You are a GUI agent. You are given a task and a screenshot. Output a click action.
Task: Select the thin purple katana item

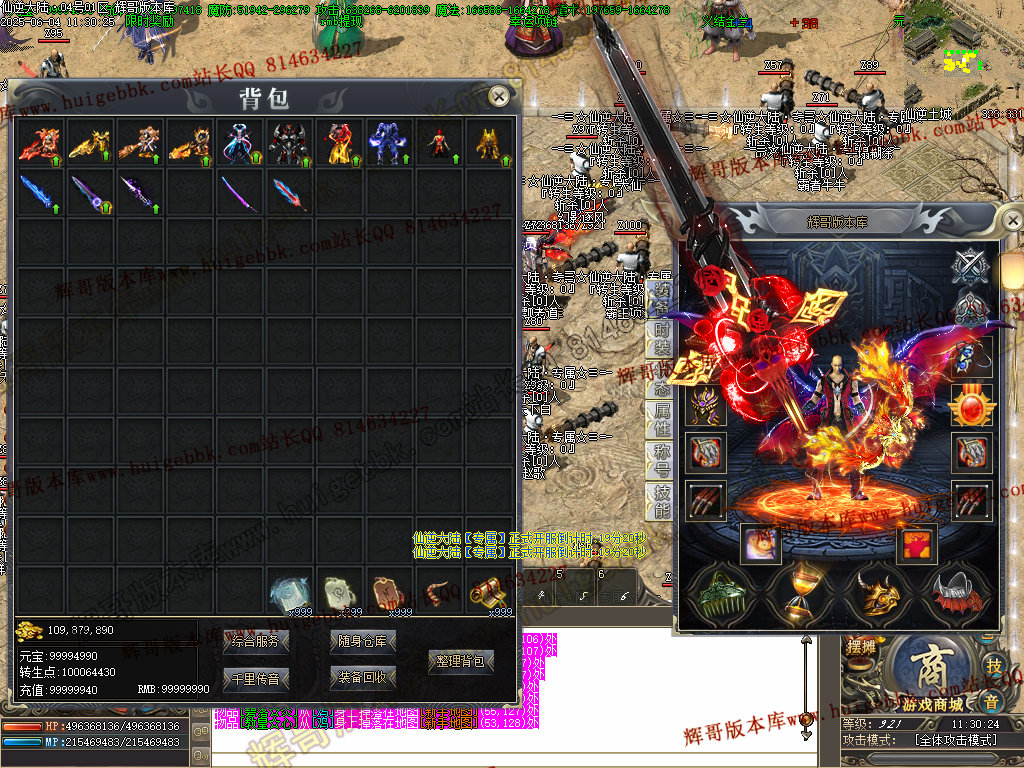[x=240, y=192]
